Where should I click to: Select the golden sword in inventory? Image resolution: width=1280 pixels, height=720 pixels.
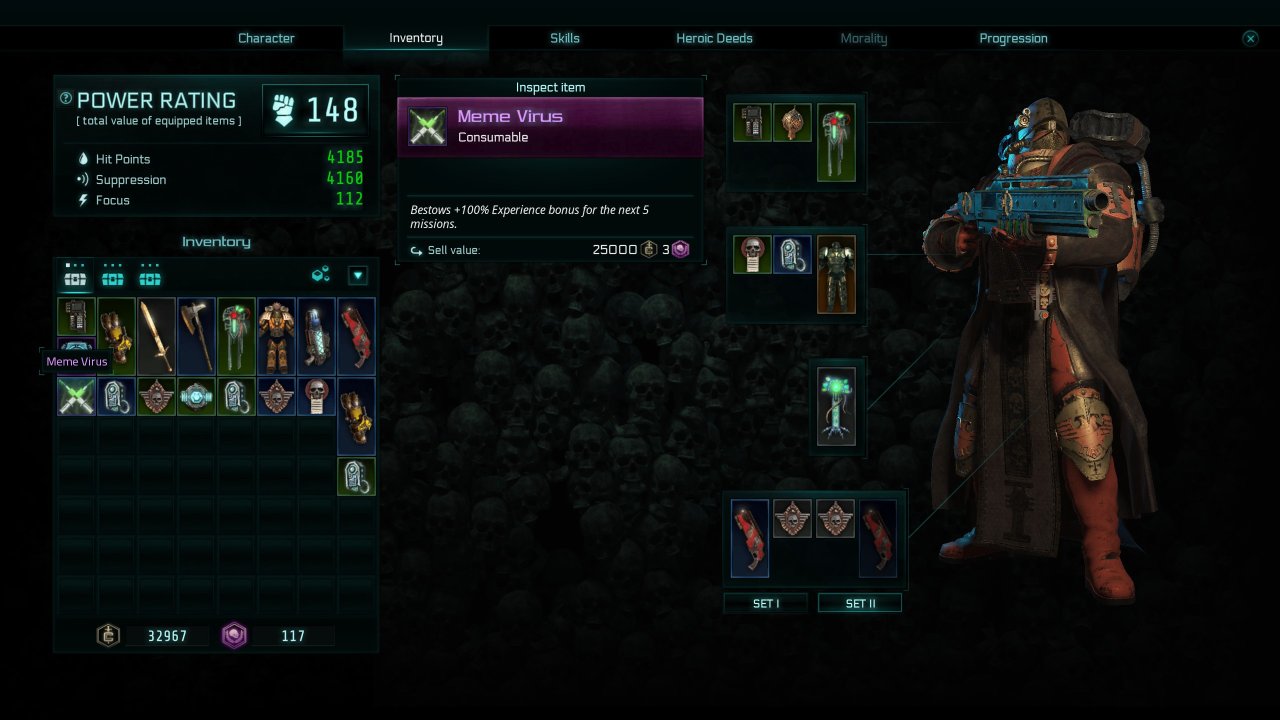pos(156,336)
